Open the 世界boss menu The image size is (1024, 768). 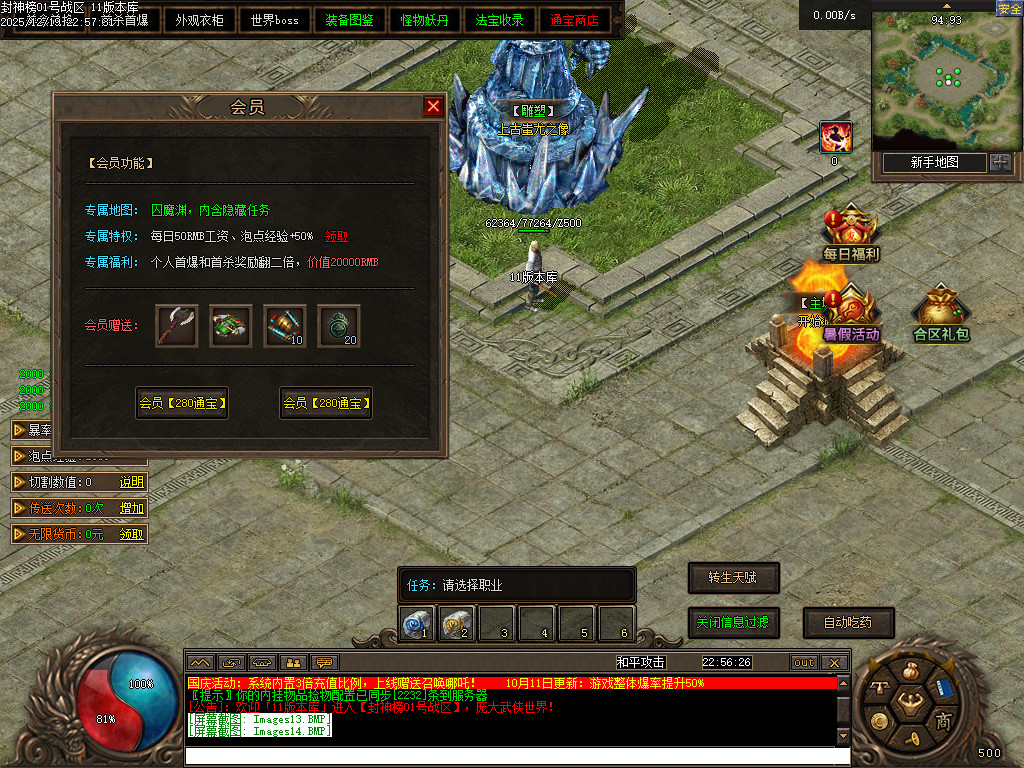[x=275, y=20]
